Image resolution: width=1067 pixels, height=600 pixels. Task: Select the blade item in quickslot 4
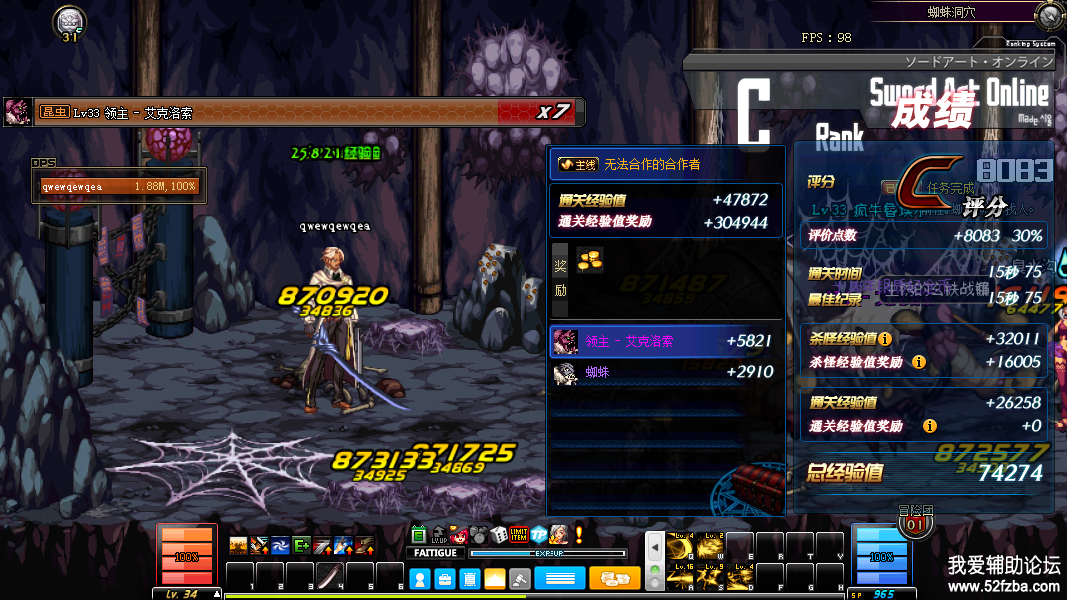click(x=330, y=577)
